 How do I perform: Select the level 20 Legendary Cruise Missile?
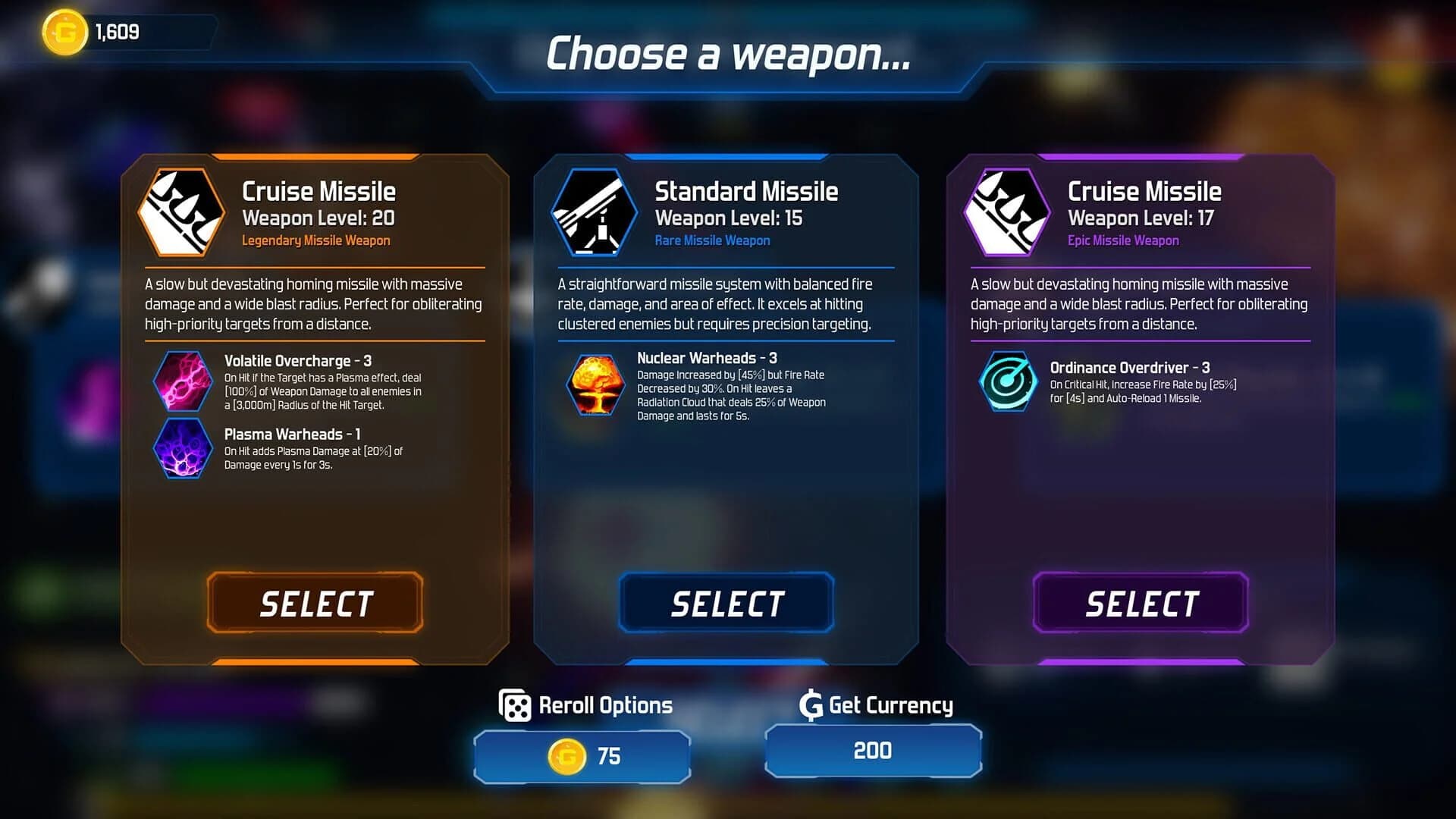tap(314, 603)
